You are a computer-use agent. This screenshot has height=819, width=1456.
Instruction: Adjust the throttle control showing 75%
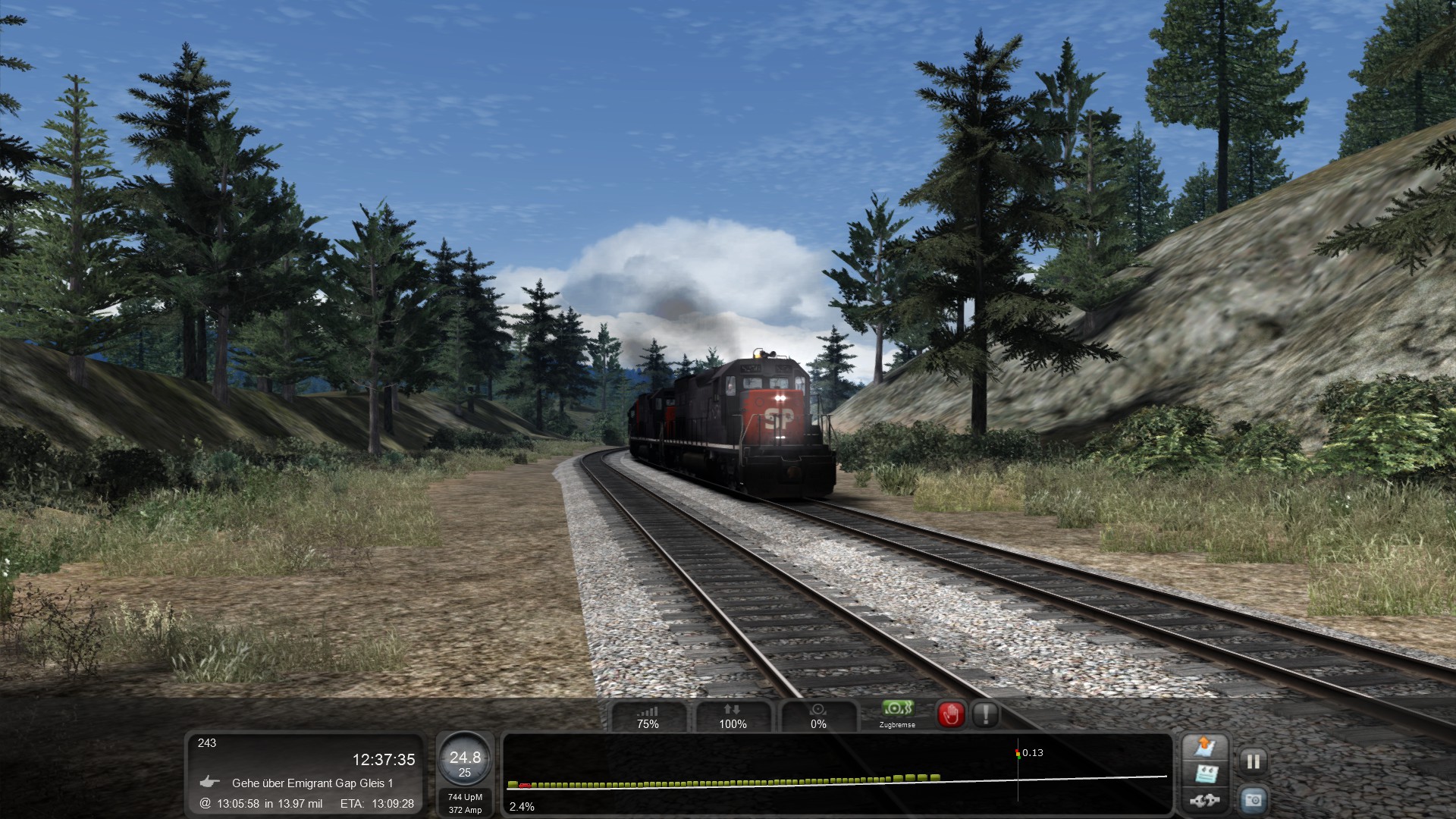[x=648, y=717]
